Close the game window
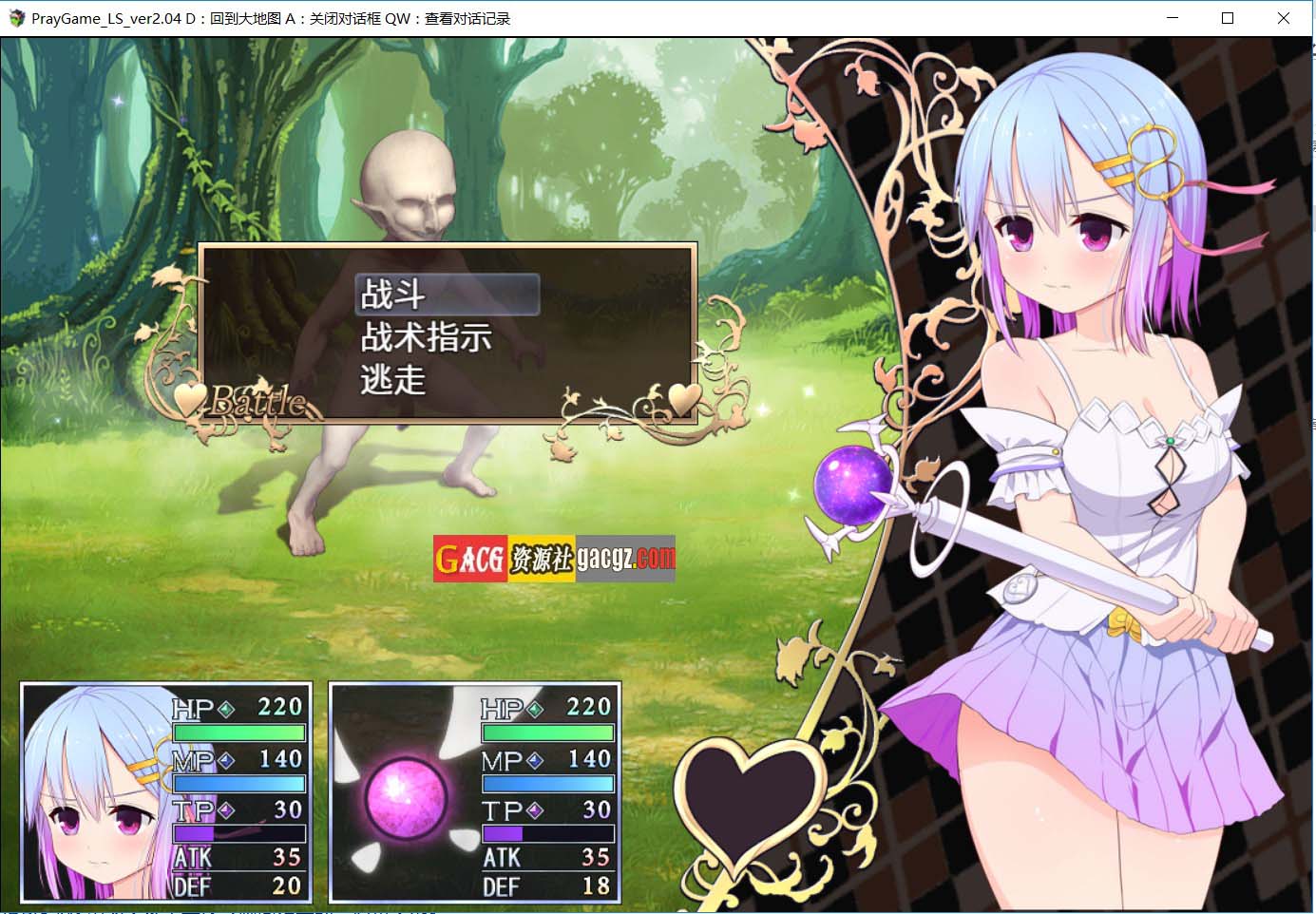The width and height of the screenshot is (1316, 914). [x=1283, y=18]
